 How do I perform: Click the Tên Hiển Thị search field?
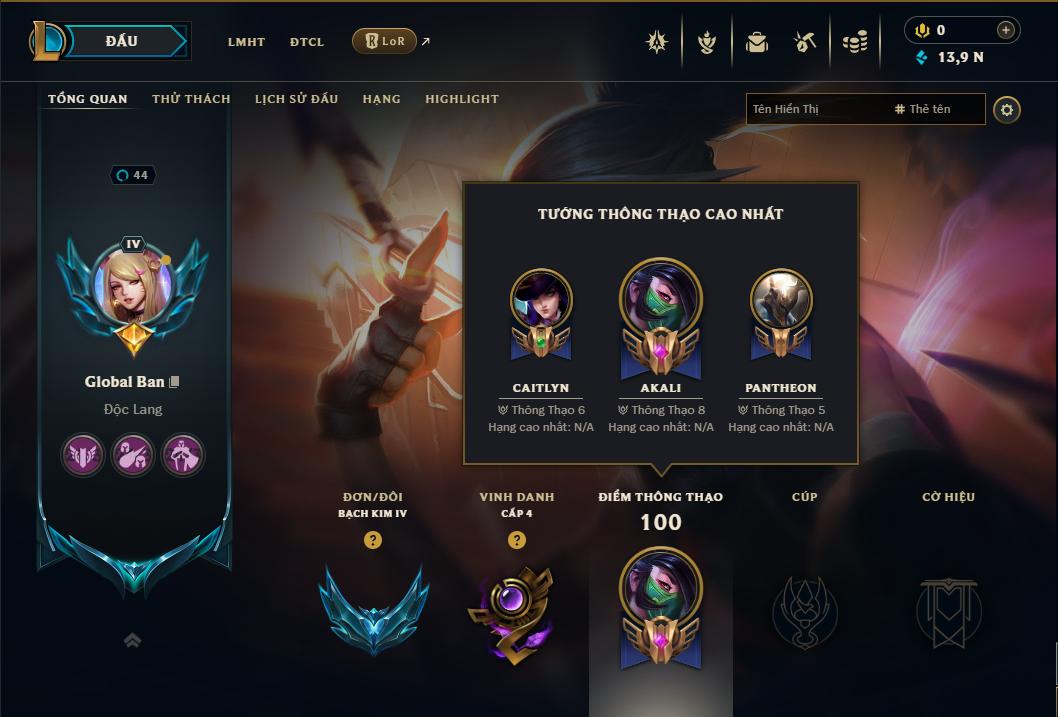coord(815,109)
